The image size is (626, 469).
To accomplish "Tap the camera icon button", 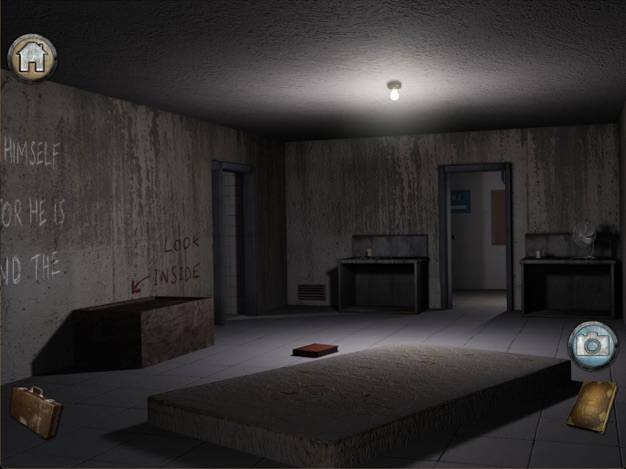I will click(592, 344).
